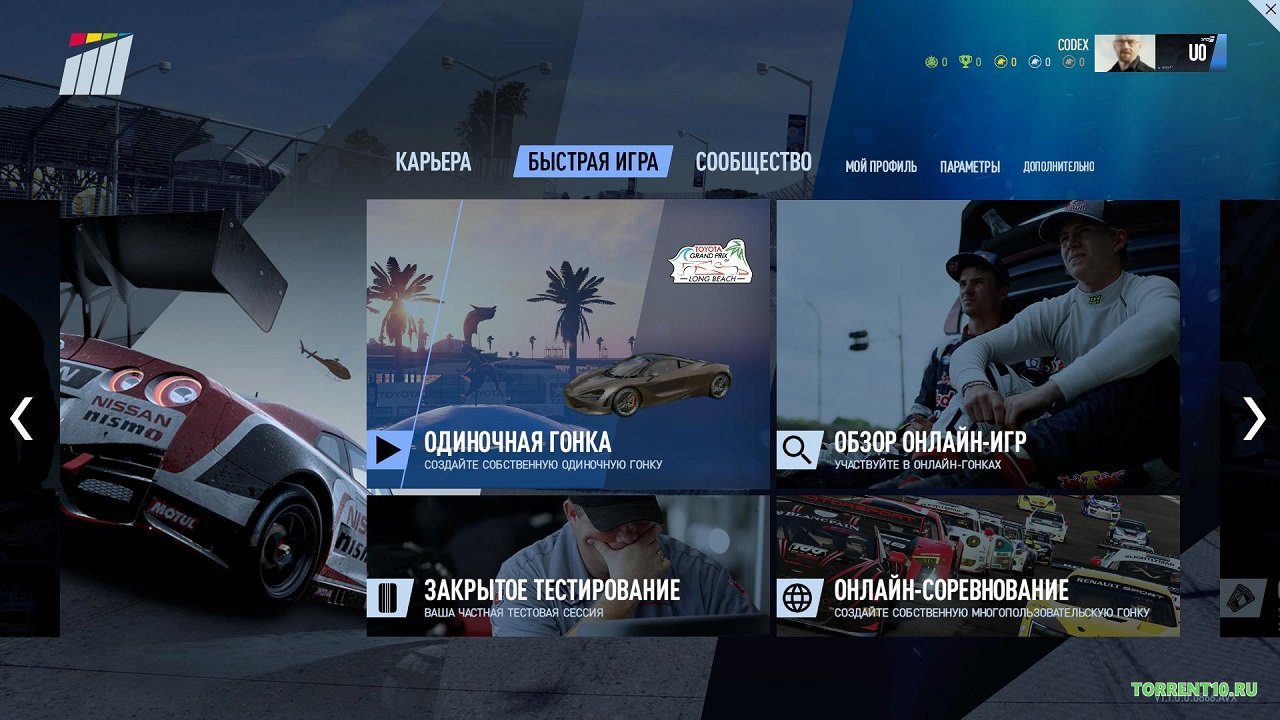Click the small ticket icon near the right edge

click(x=1240, y=598)
